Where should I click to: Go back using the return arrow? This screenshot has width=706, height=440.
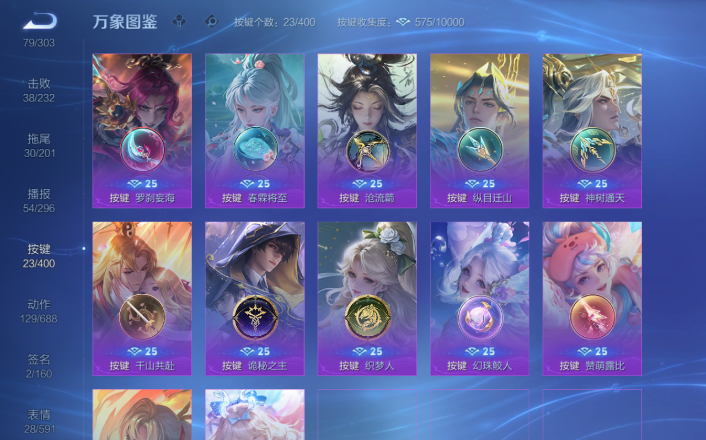(x=40, y=21)
